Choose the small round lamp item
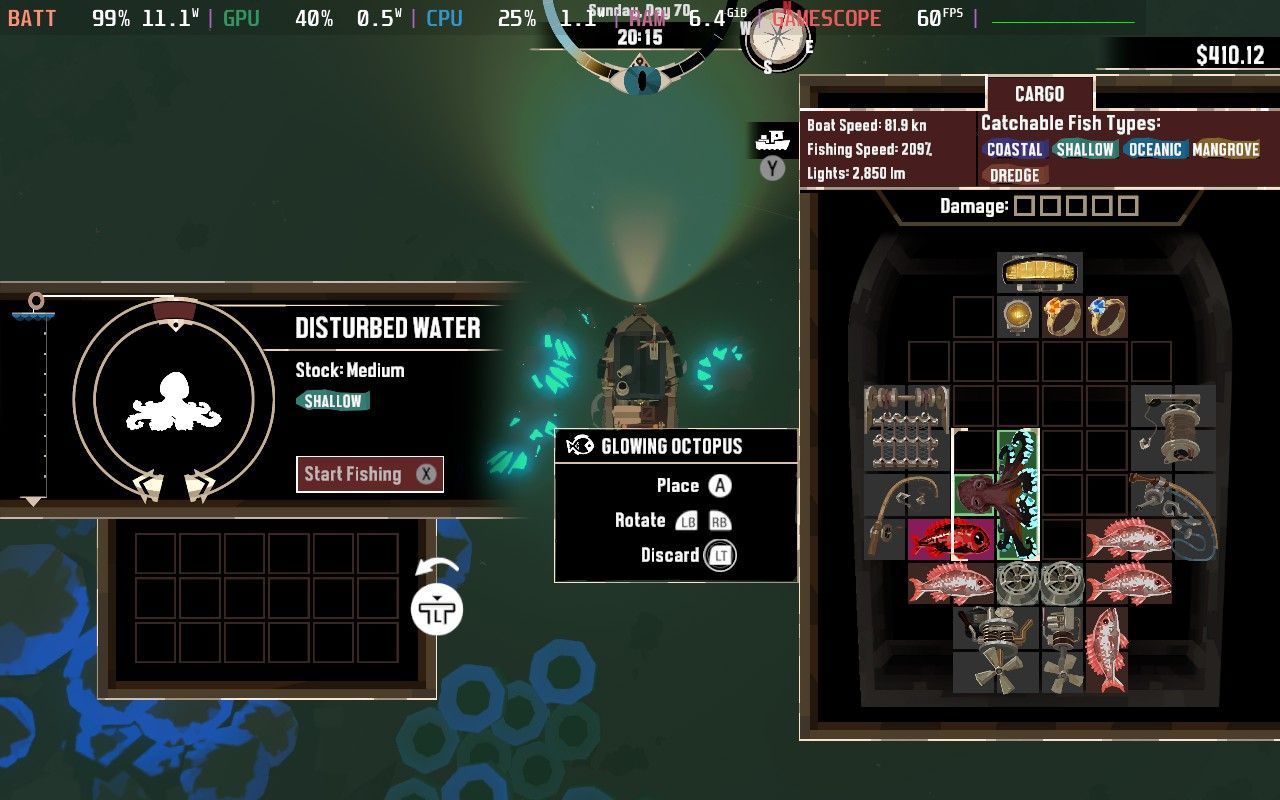 pos(1018,316)
